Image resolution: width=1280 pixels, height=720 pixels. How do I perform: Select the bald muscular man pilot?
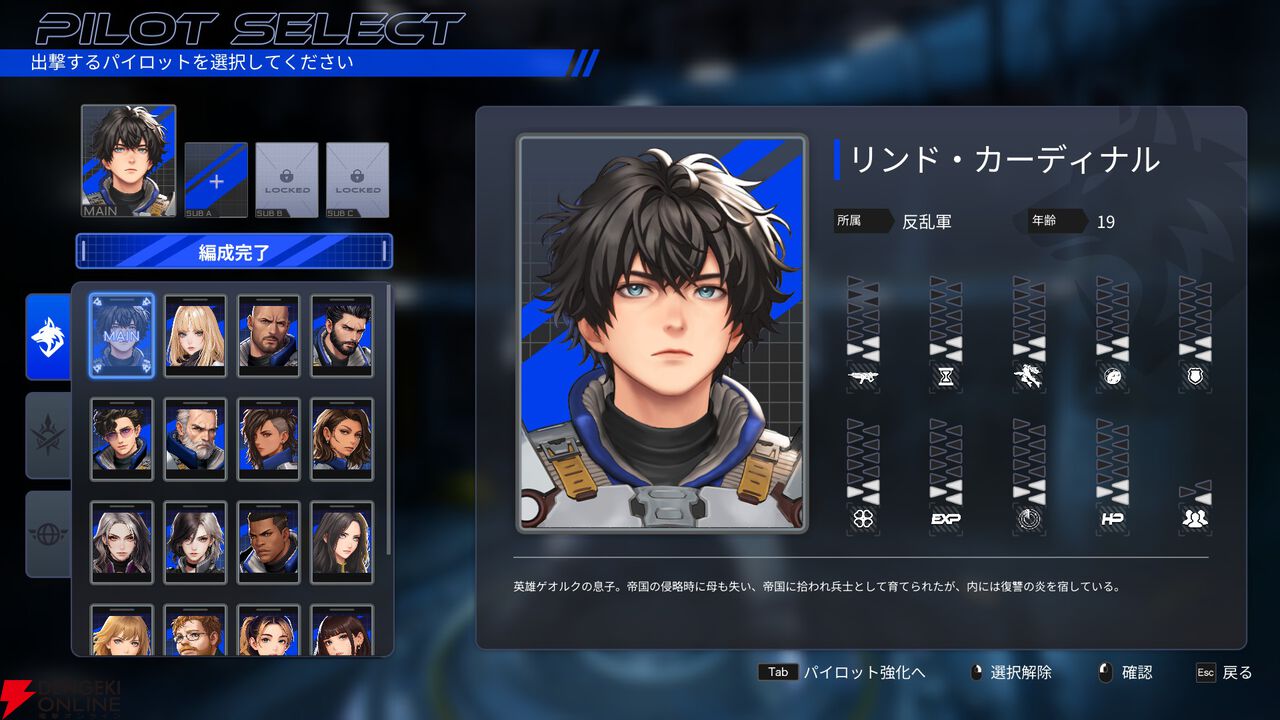268,335
